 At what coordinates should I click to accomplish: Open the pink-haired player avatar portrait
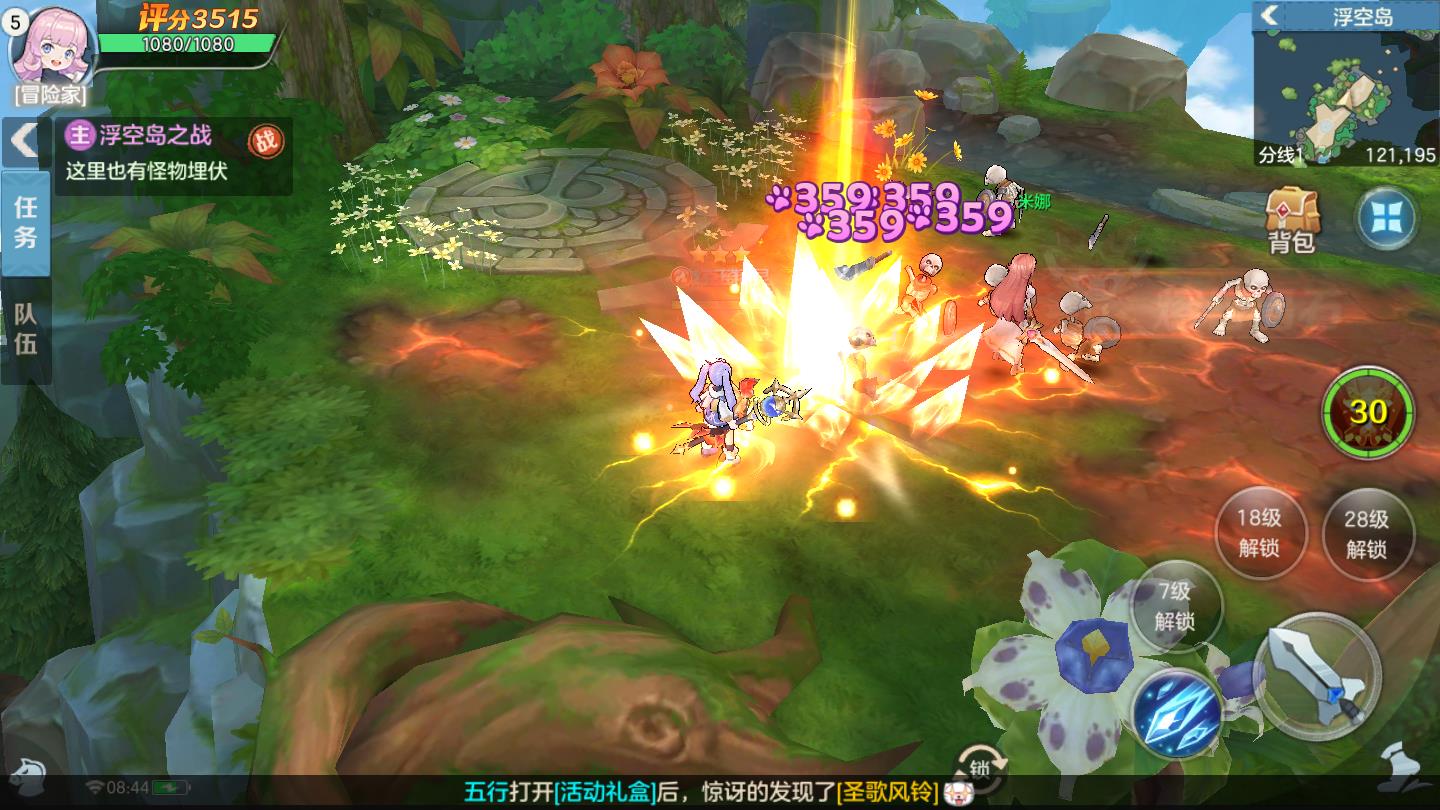(x=52, y=45)
